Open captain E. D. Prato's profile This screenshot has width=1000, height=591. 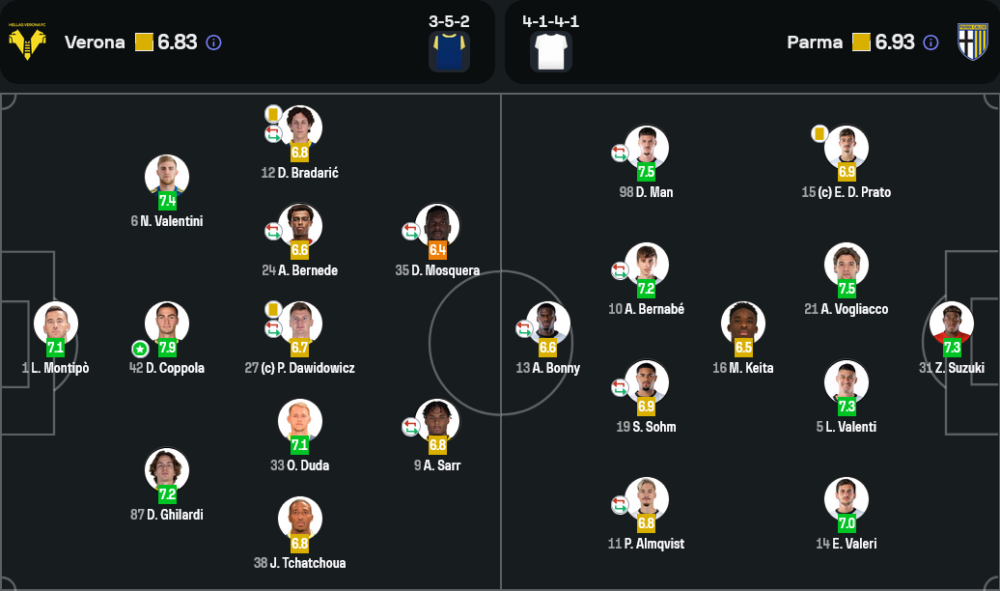(x=847, y=148)
